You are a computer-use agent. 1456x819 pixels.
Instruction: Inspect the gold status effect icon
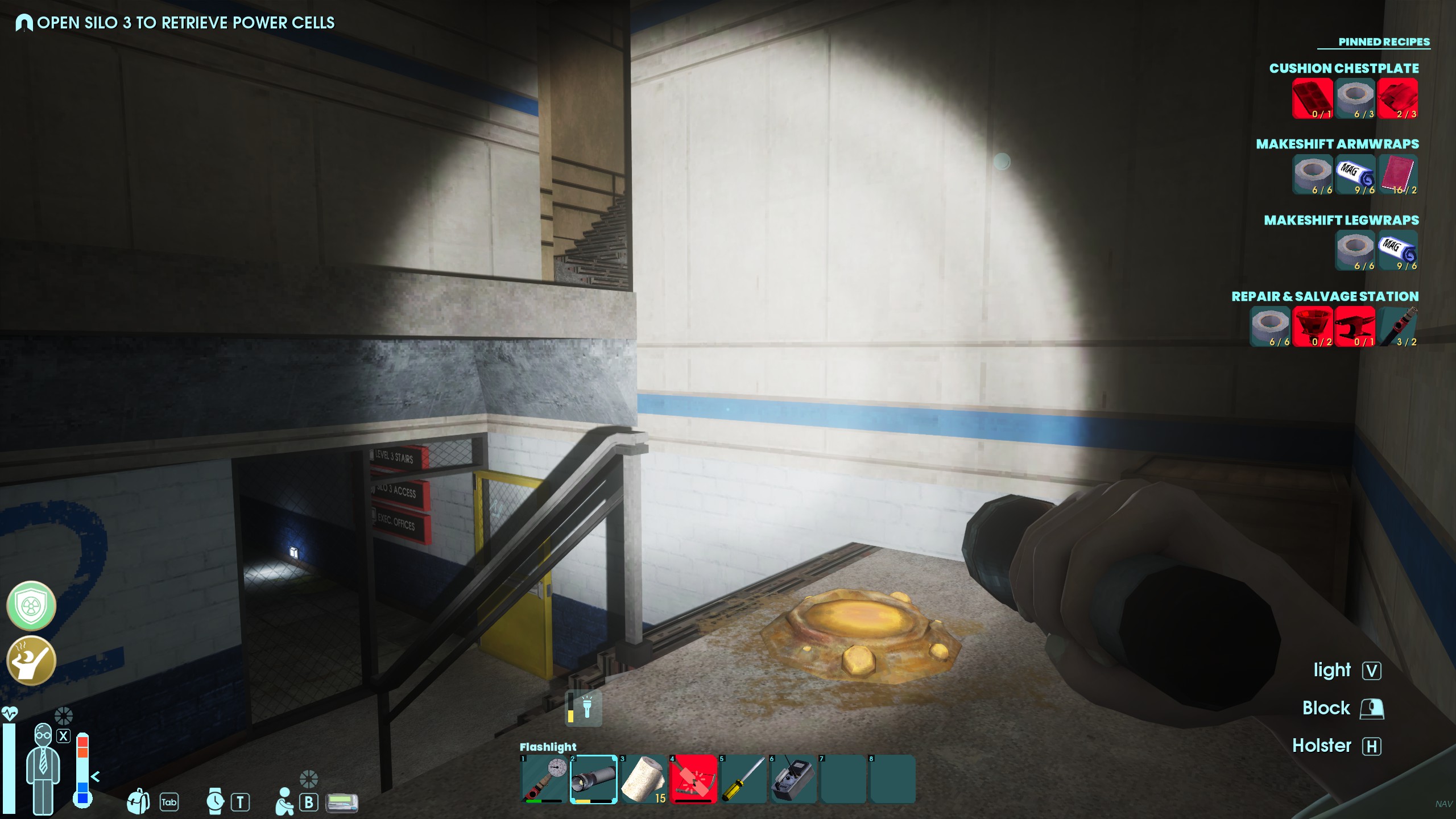point(31,660)
